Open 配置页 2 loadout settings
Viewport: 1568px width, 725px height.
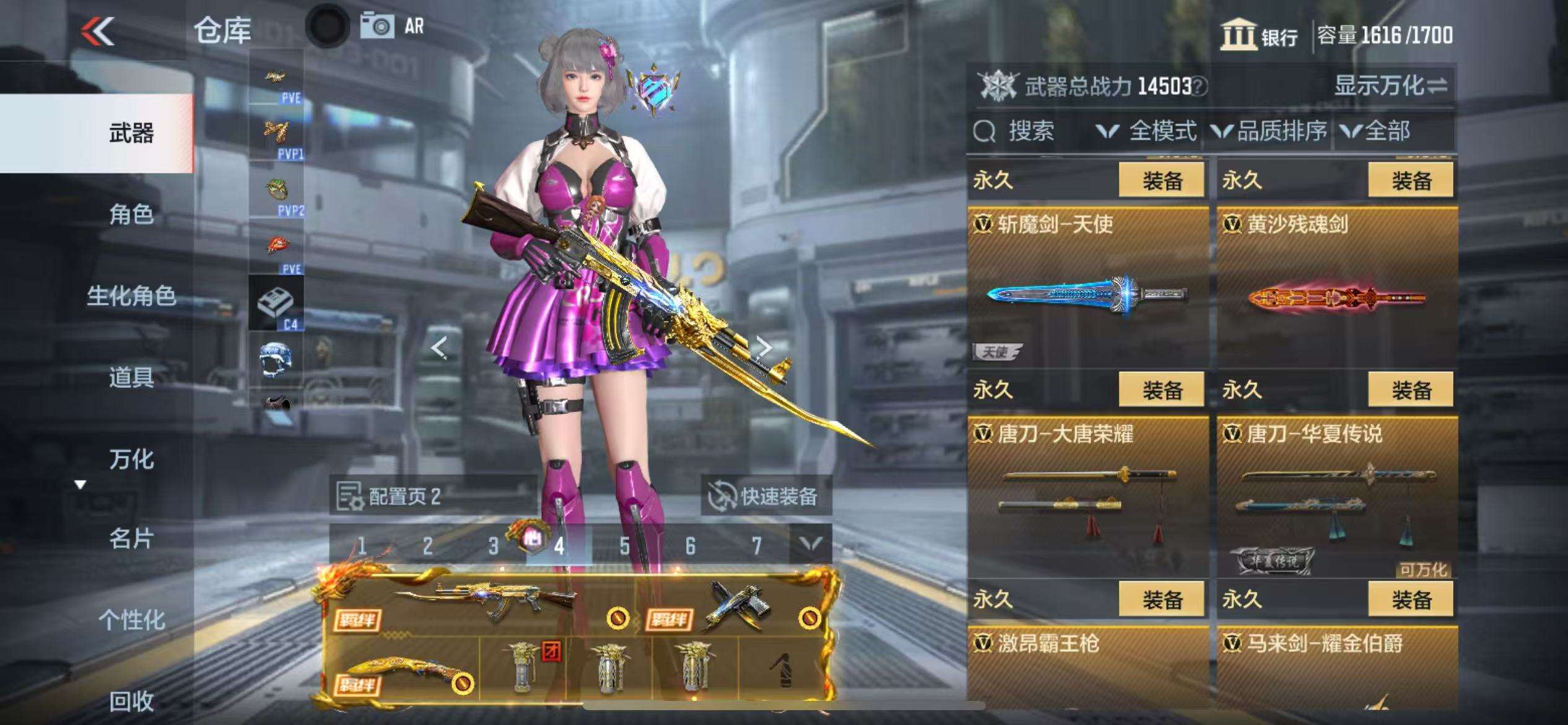click(390, 496)
